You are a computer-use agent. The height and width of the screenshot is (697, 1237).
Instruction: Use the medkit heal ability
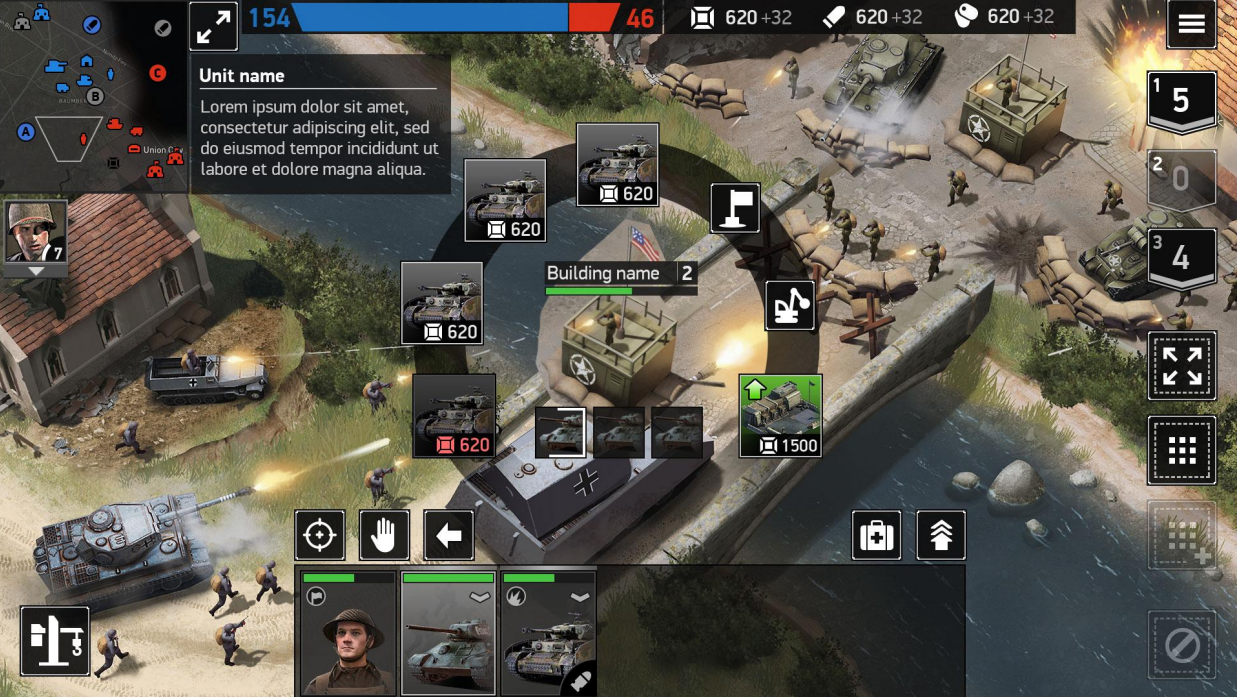pyautogui.click(x=877, y=535)
